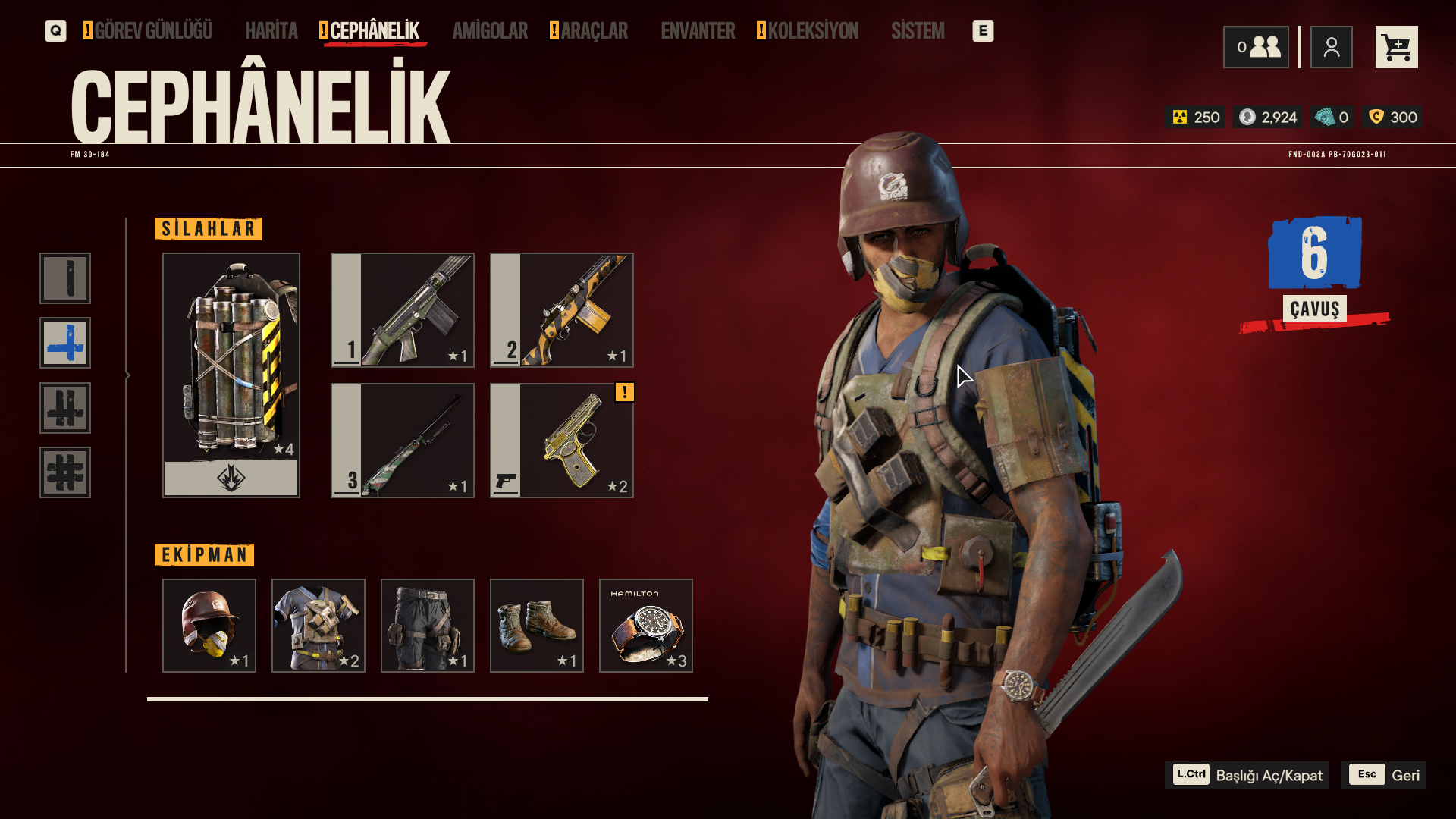
Task: Click the Geri back button
Action: coord(1383,775)
